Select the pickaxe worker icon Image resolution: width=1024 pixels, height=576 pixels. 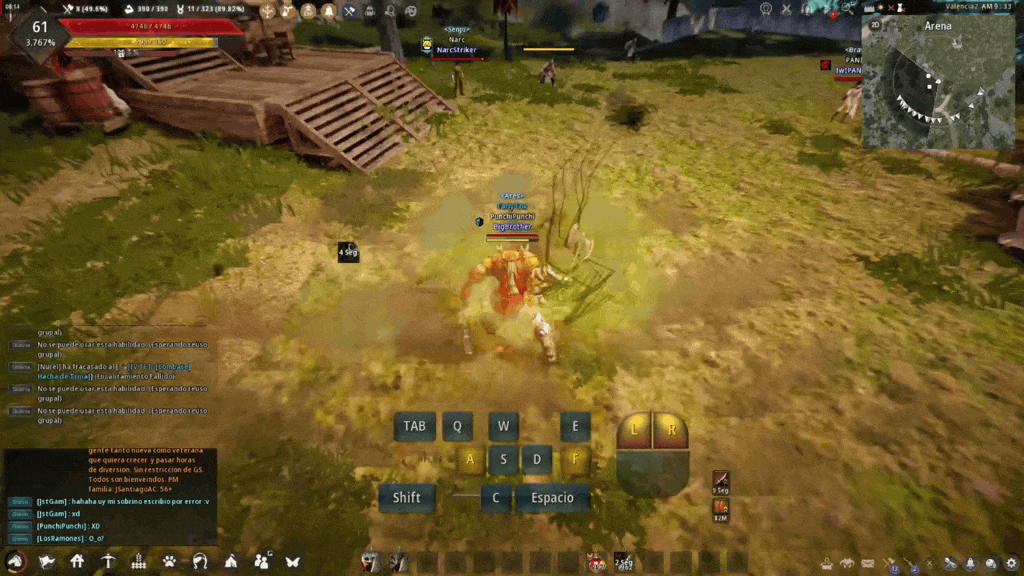tap(108, 561)
